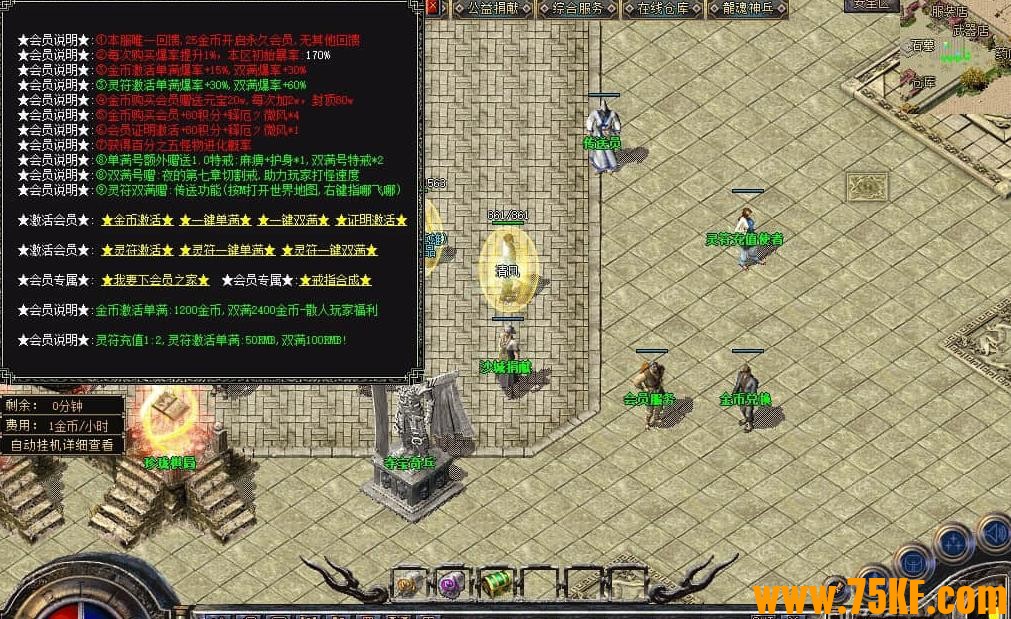Screen dimensions: 1011x619
Task: Select the 一键单满 gold option
Action: [214, 220]
